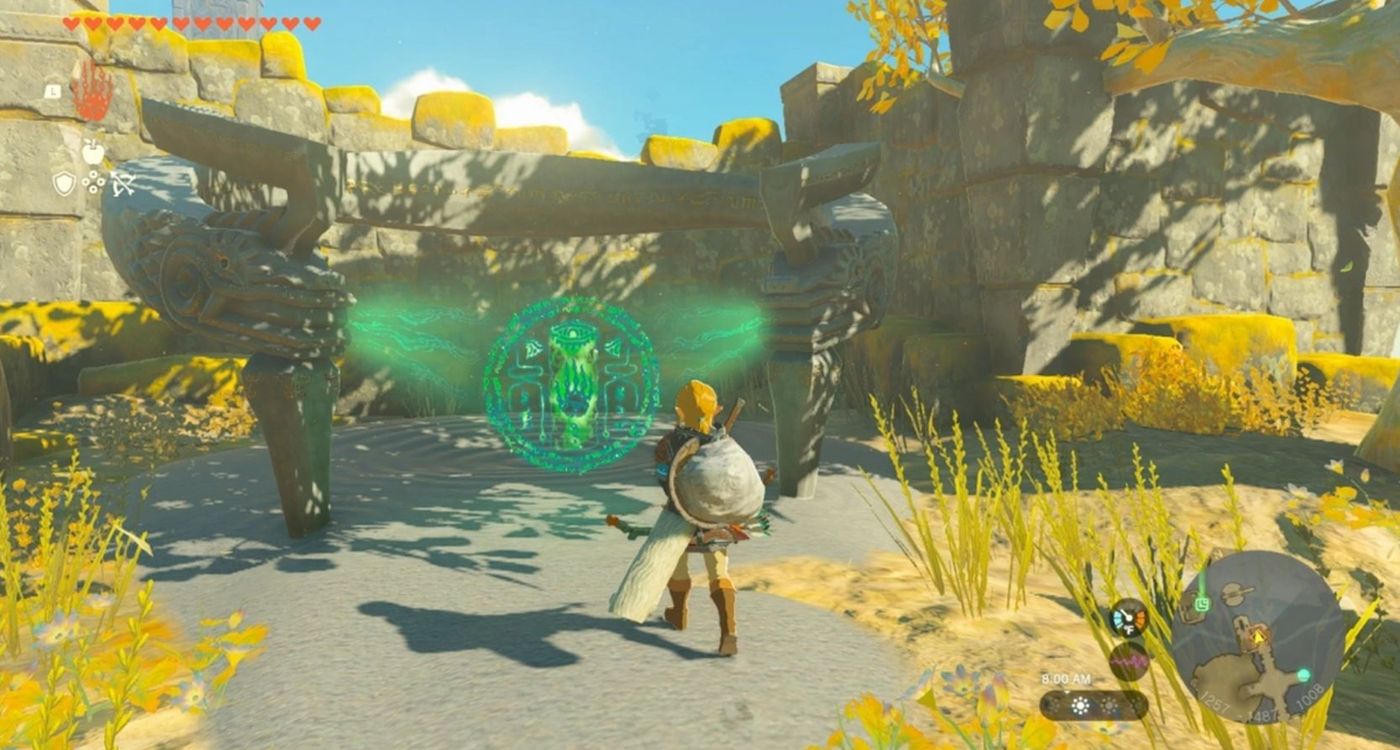The image size is (1400, 750).
Task: Click the yellow player arrow on minimap
Action: click(x=1258, y=634)
